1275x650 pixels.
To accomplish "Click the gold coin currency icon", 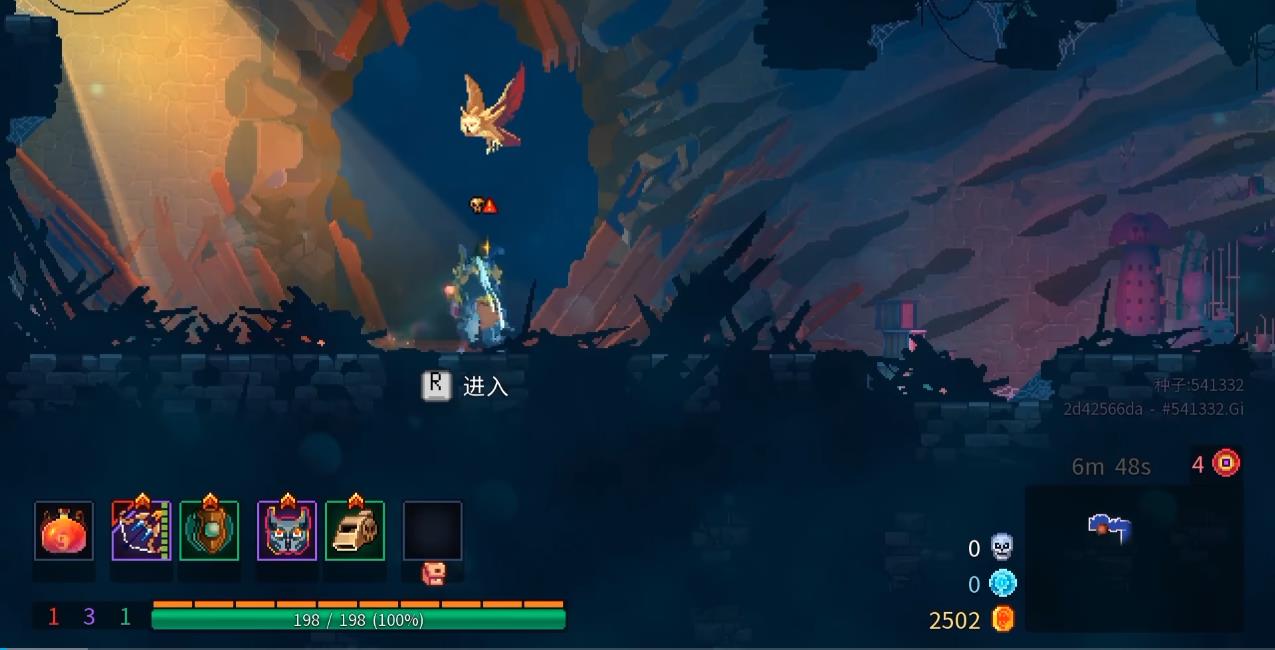I will [x=1003, y=619].
